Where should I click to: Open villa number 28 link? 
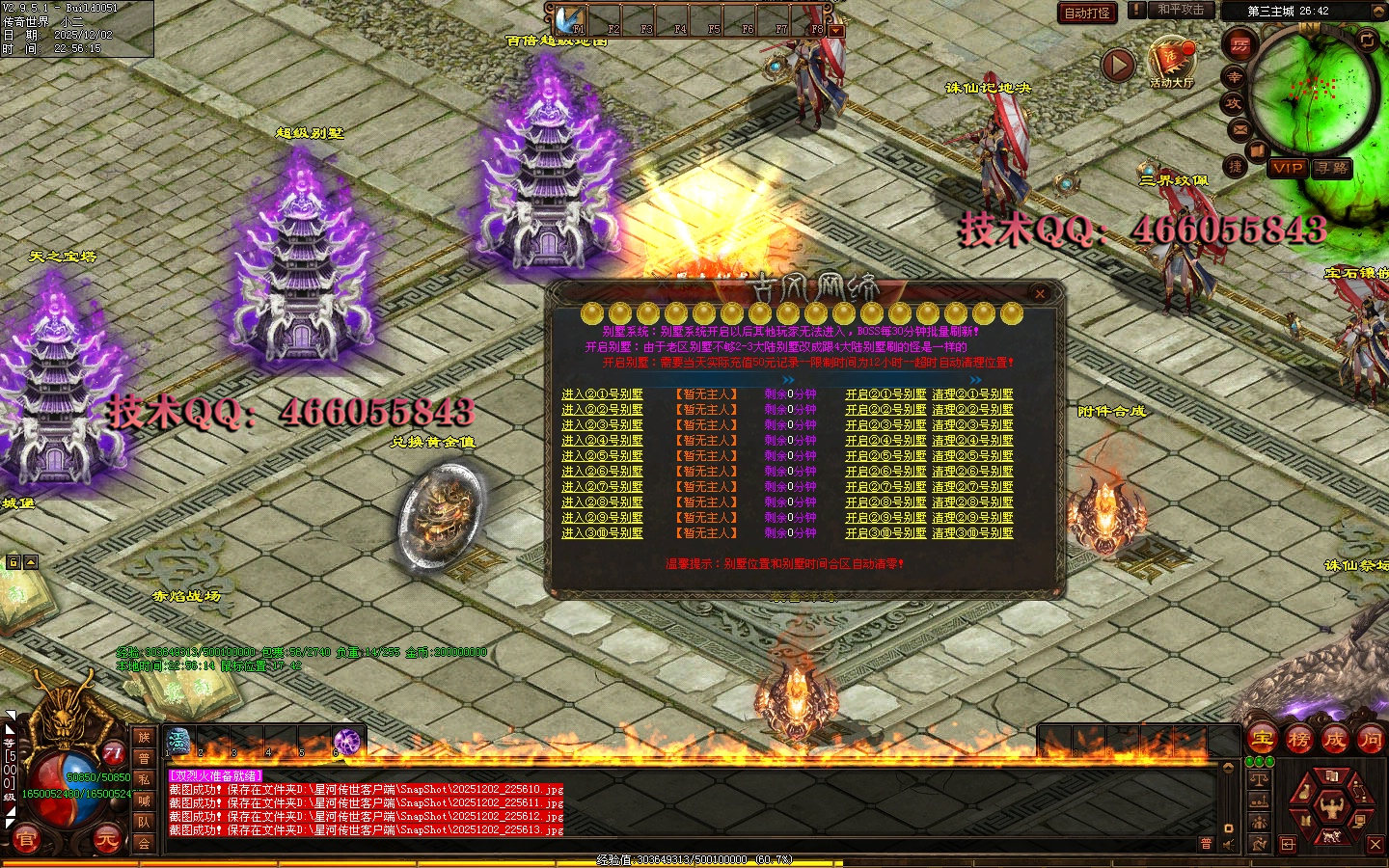[x=885, y=502]
